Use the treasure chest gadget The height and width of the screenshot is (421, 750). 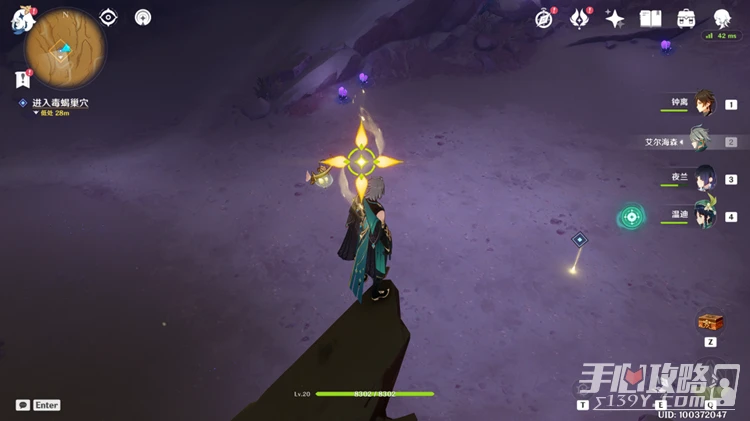point(710,322)
